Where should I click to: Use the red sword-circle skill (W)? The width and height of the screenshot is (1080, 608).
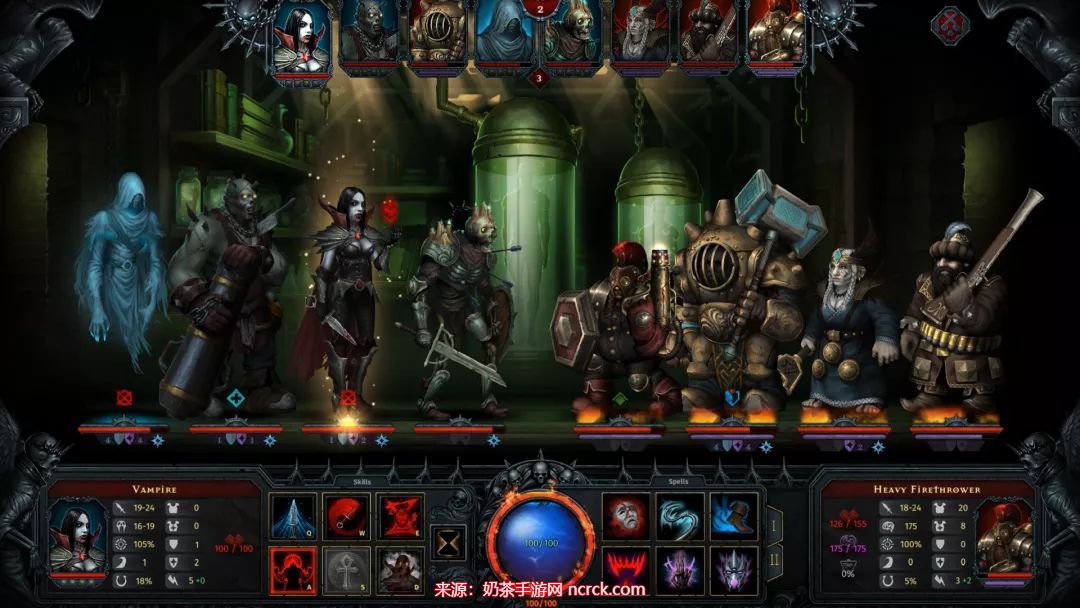[347, 516]
